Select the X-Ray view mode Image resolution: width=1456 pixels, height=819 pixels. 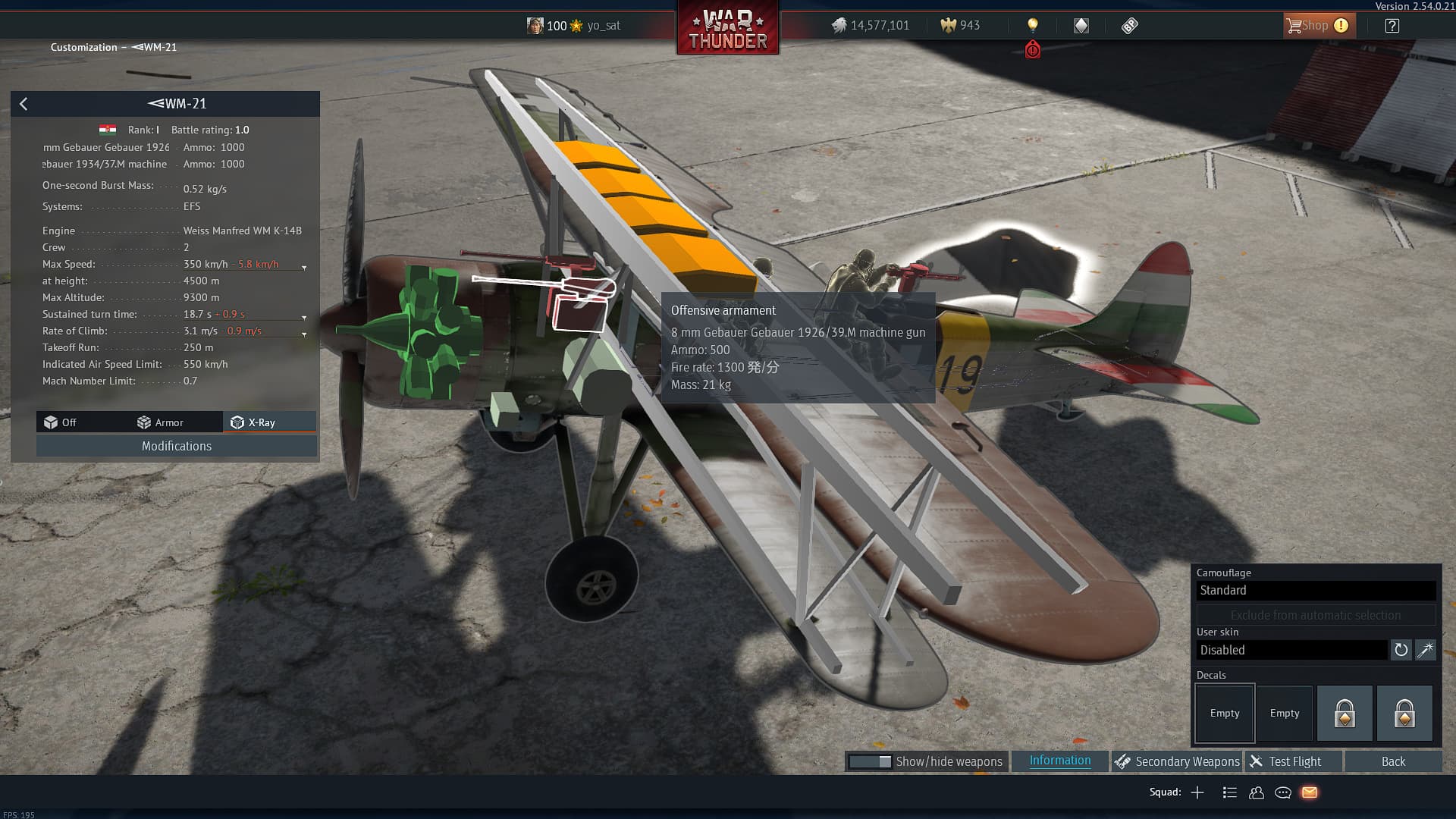254,422
